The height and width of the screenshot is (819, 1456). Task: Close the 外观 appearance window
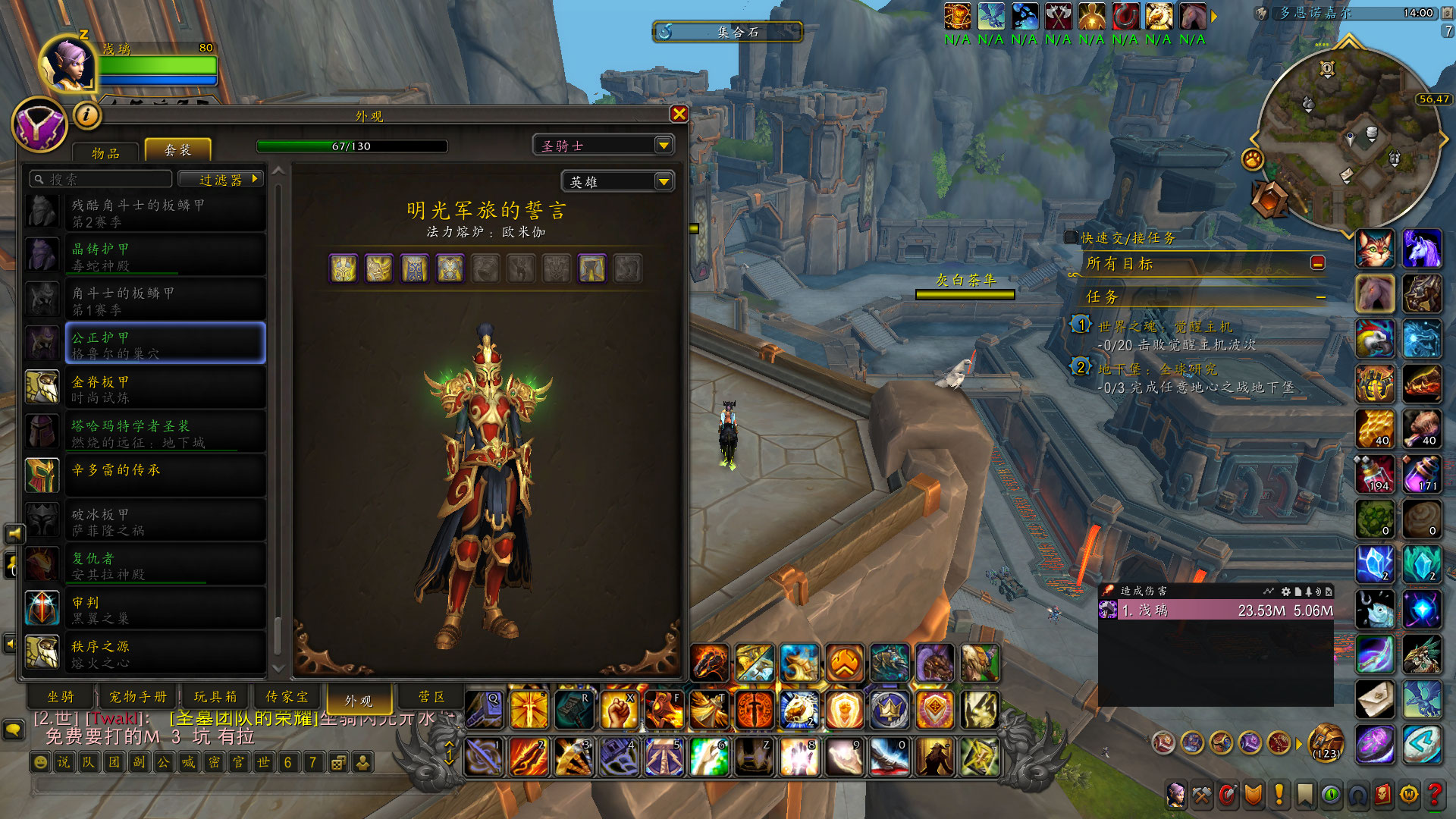click(679, 114)
